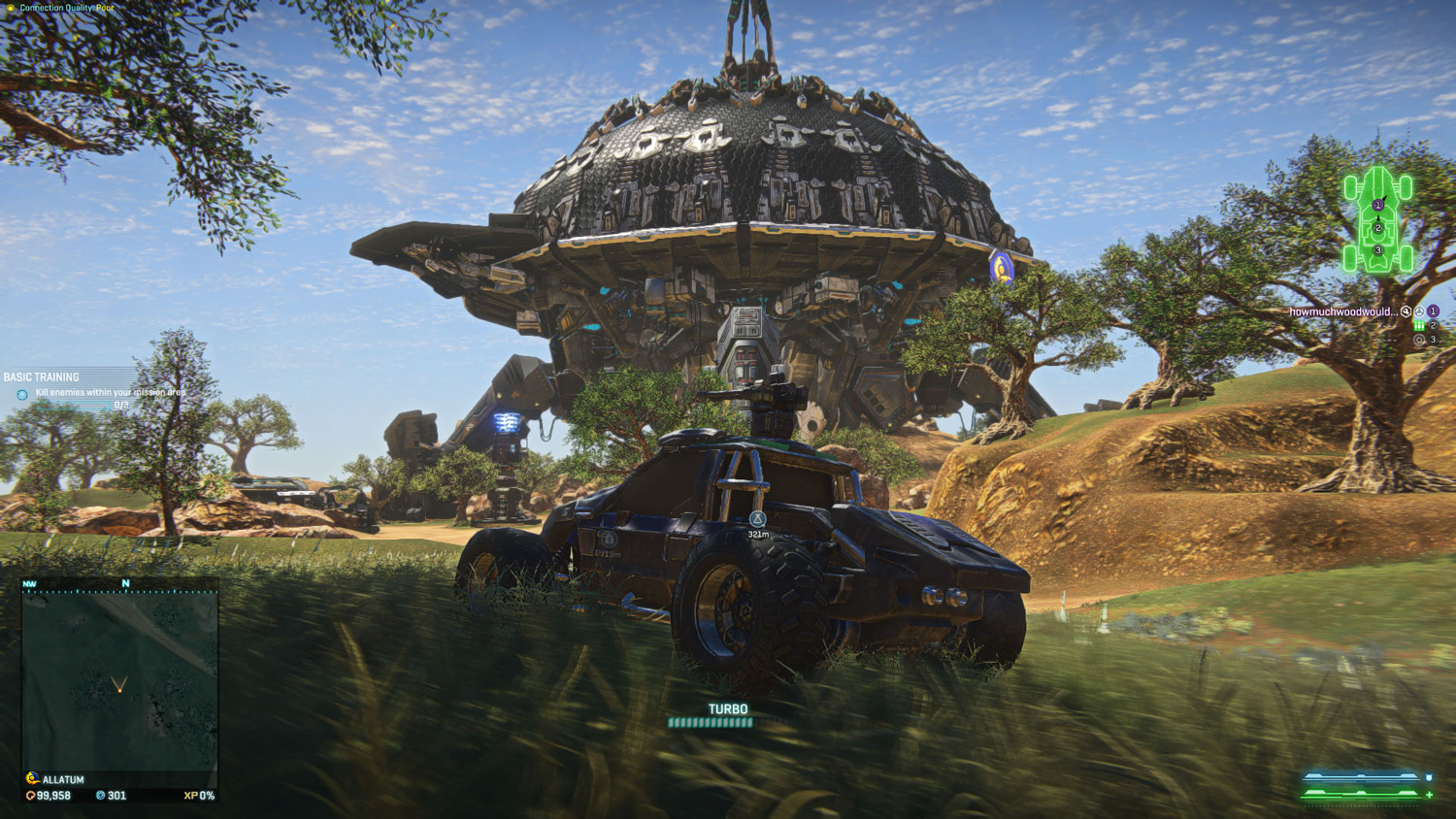This screenshot has height=819, width=1456.
Task: Choose seat 1 on the vehicle diagram
Action: point(1377,205)
